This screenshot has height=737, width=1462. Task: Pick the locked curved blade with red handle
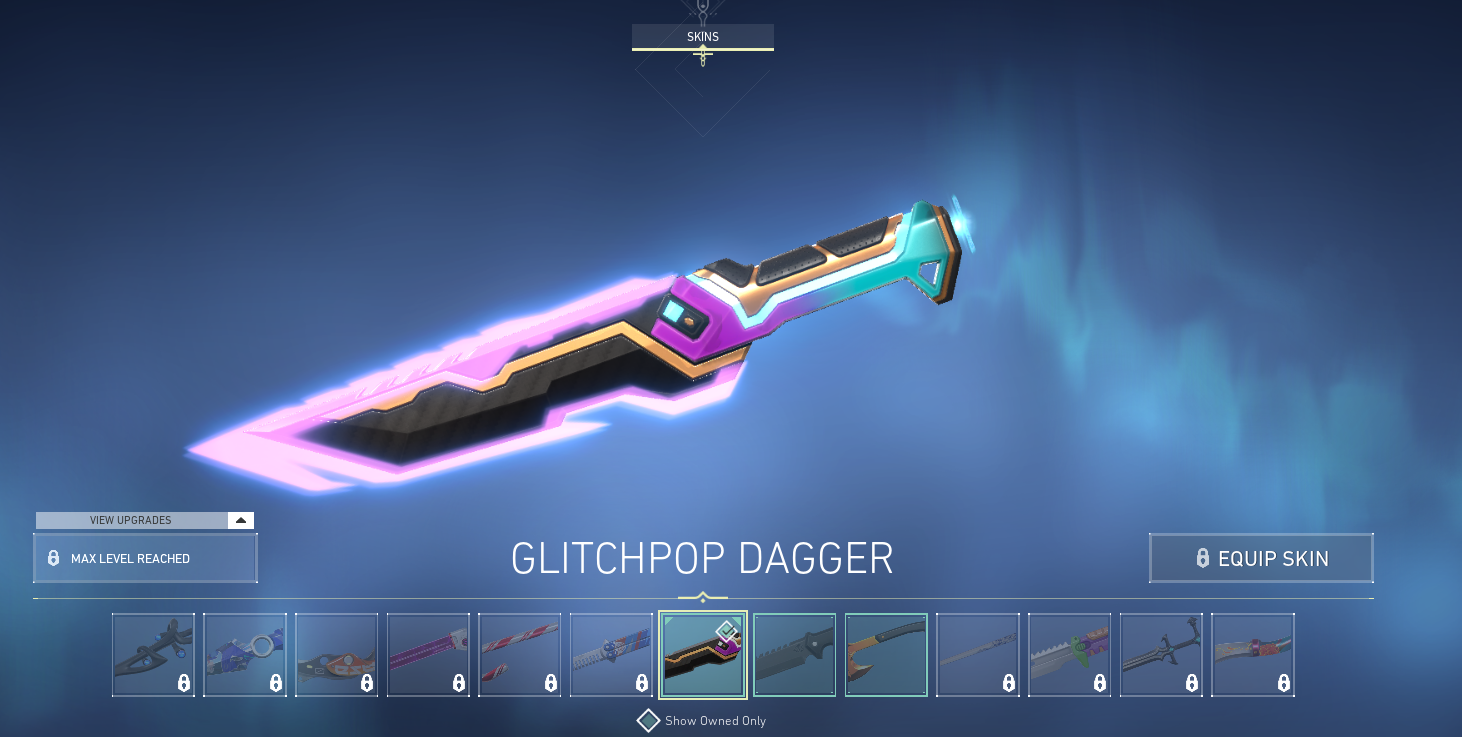[x=1253, y=655]
